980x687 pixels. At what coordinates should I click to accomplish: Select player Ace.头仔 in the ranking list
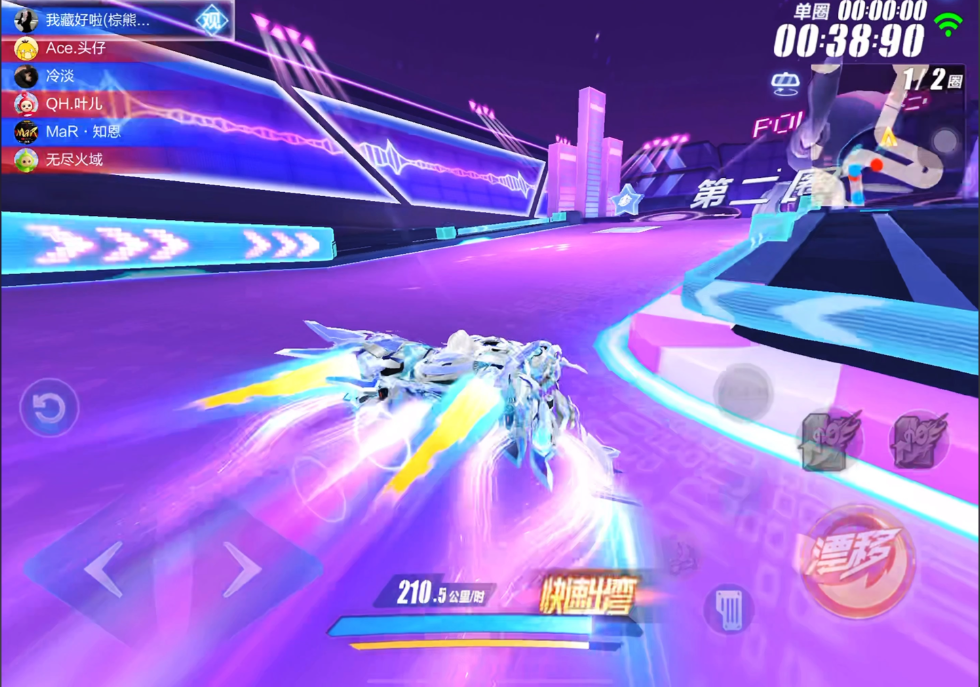point(75,48)
